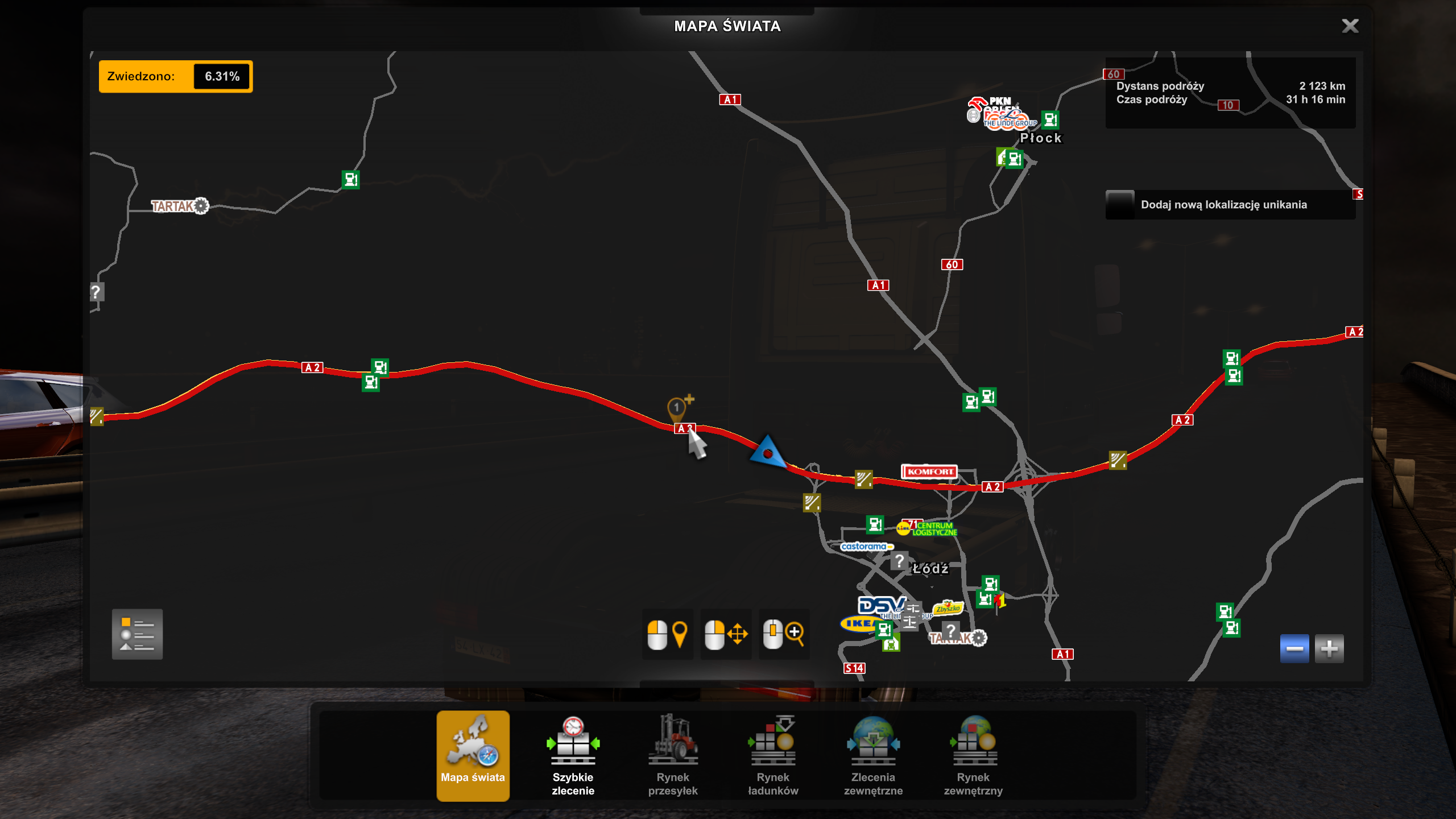Image resolution: width=1456 pixels, height=819 pixels.
Task: Open Rynek zewnętrzny market
Action: point(973,755)
